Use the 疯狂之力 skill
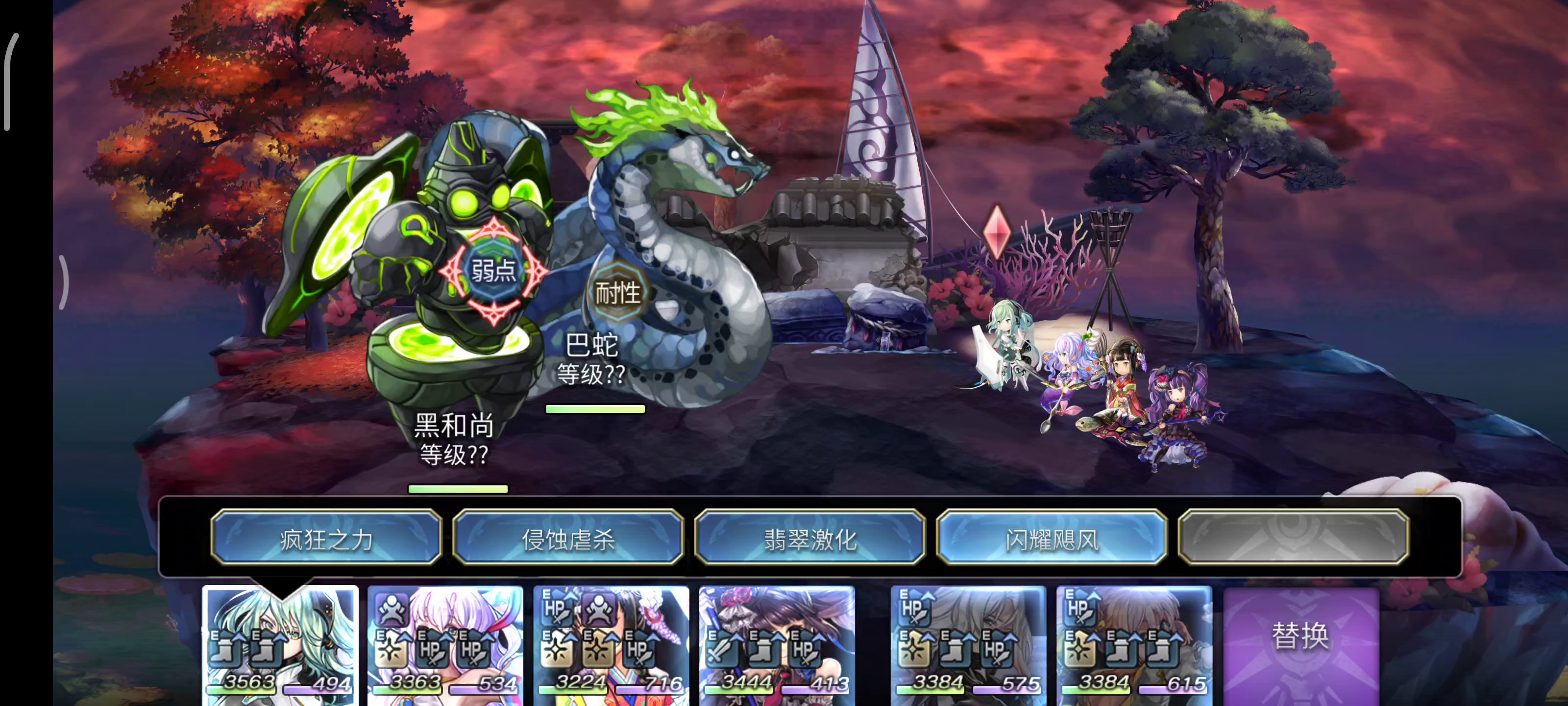 point(326,538)
